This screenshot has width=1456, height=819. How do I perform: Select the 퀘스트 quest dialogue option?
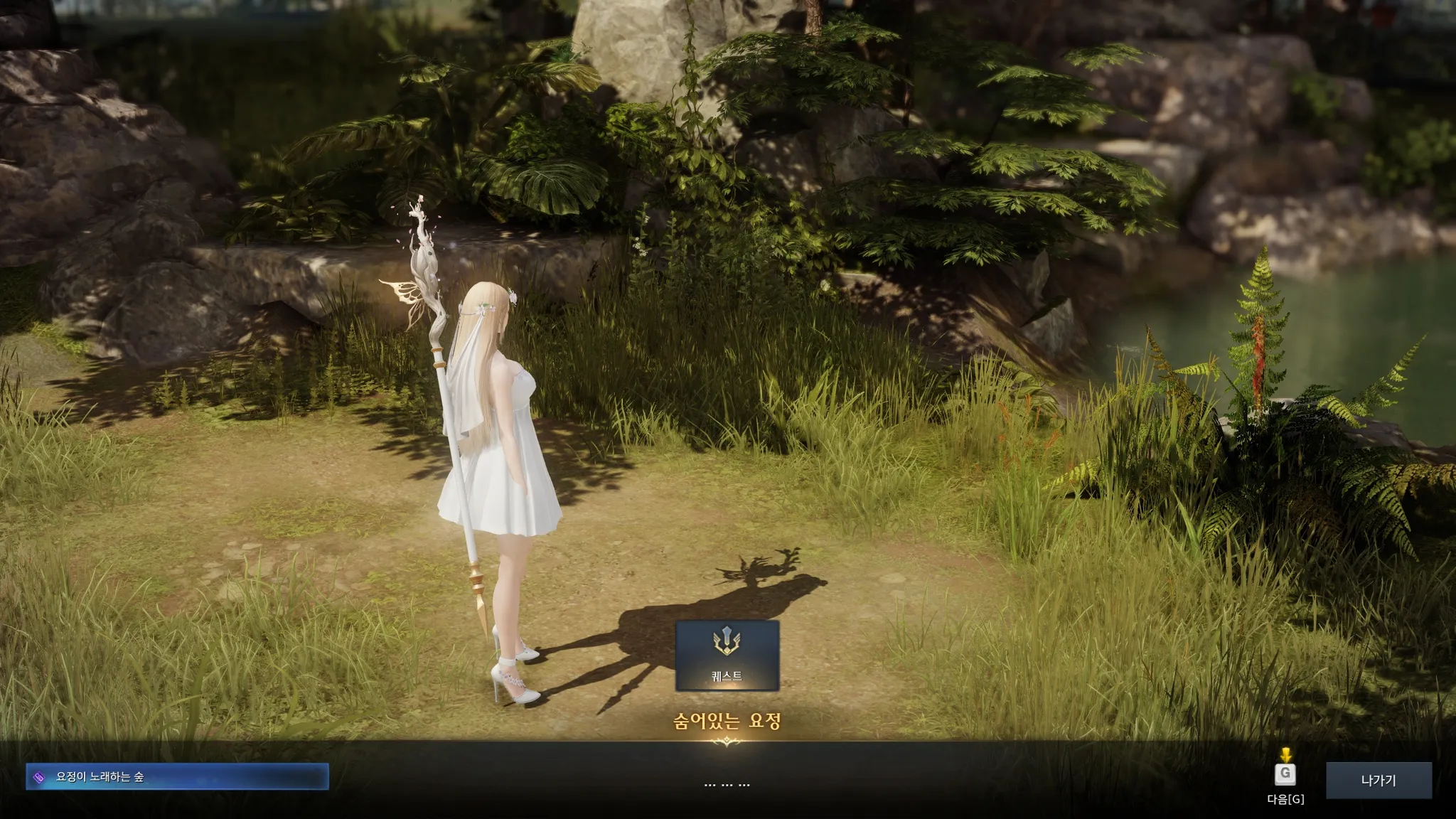pos(727,655)
